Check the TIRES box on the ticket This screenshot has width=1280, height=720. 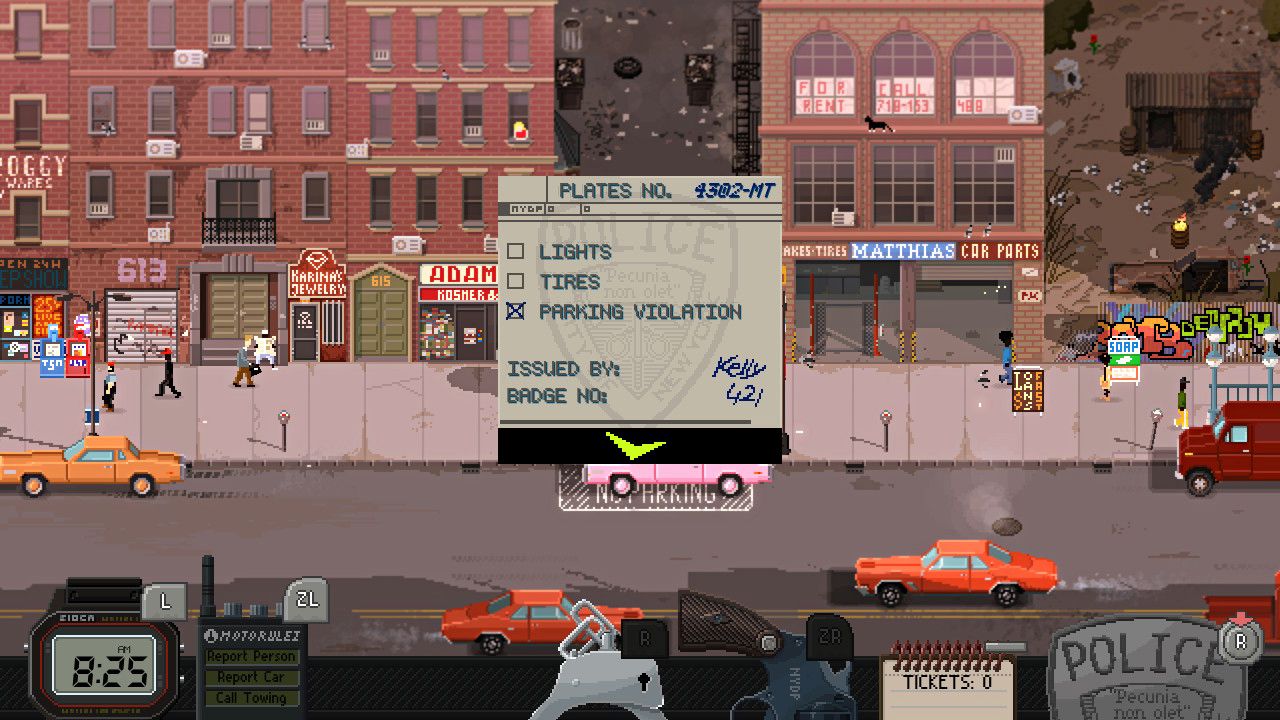(x=514, y=282)
